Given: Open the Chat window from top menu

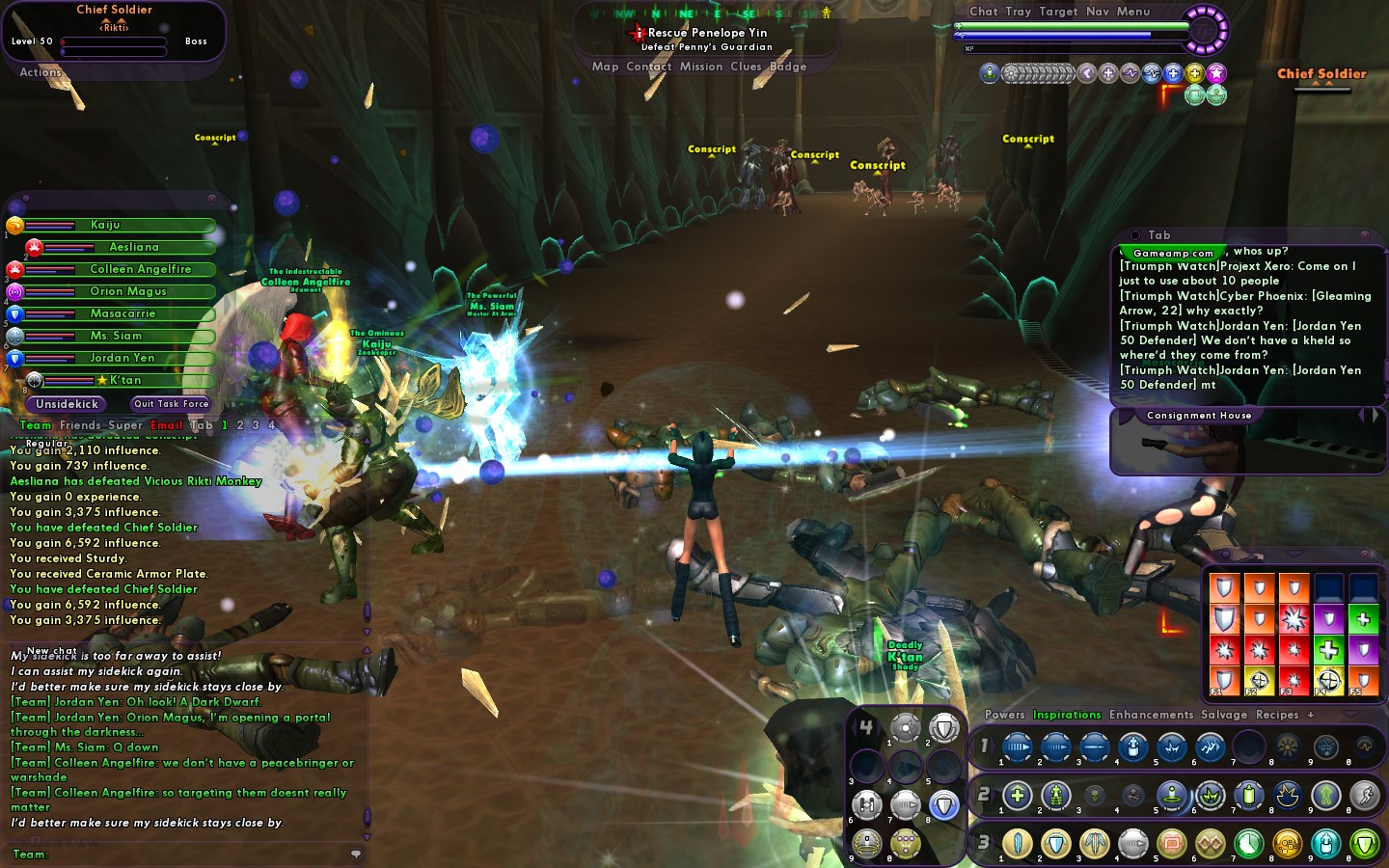Looking at the screenshot, I should [983, 12].
